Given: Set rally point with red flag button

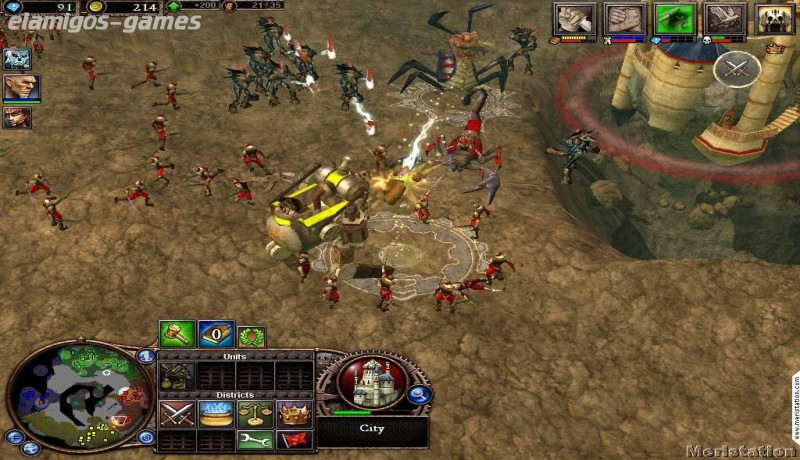Looking at the screenshot, I should 293,440.
